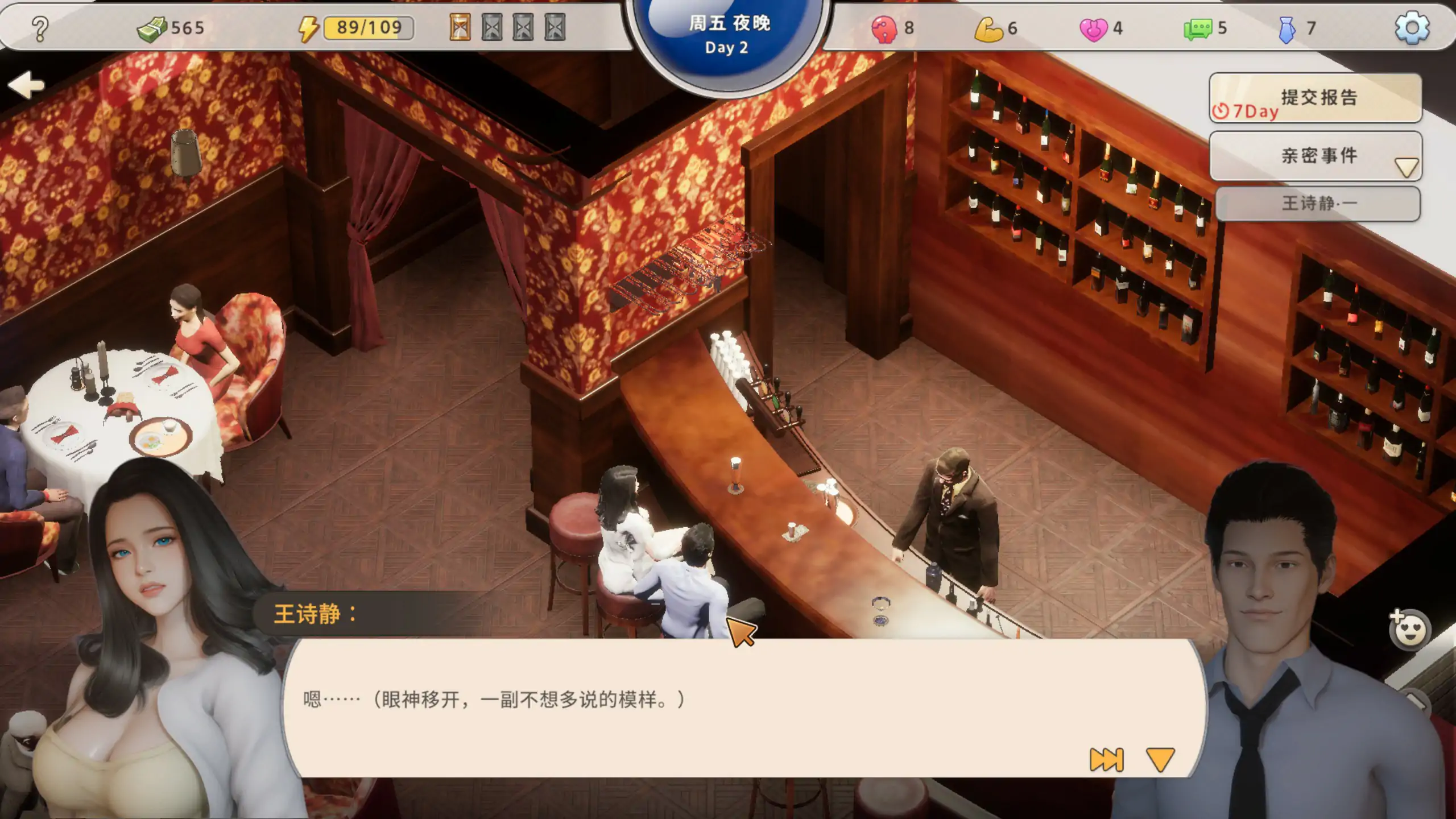This screenshot has height=819, width=1456.
Task: Click the back arrow to leave
Action: pyautogui.click(x=26, y=84)
